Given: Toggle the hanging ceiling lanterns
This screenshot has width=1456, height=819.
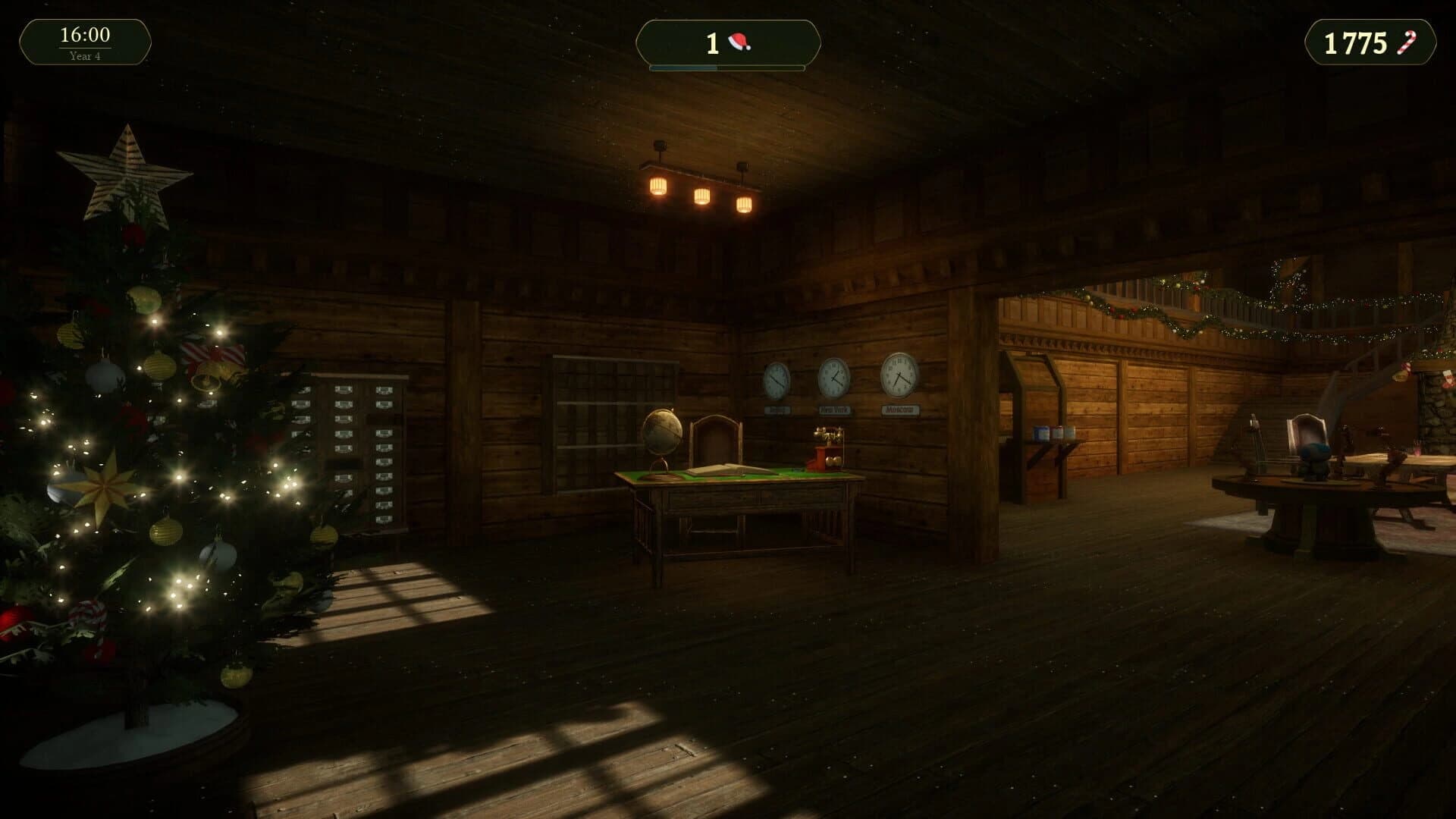Looking at the screenshot, I should (x=699, y=193).
